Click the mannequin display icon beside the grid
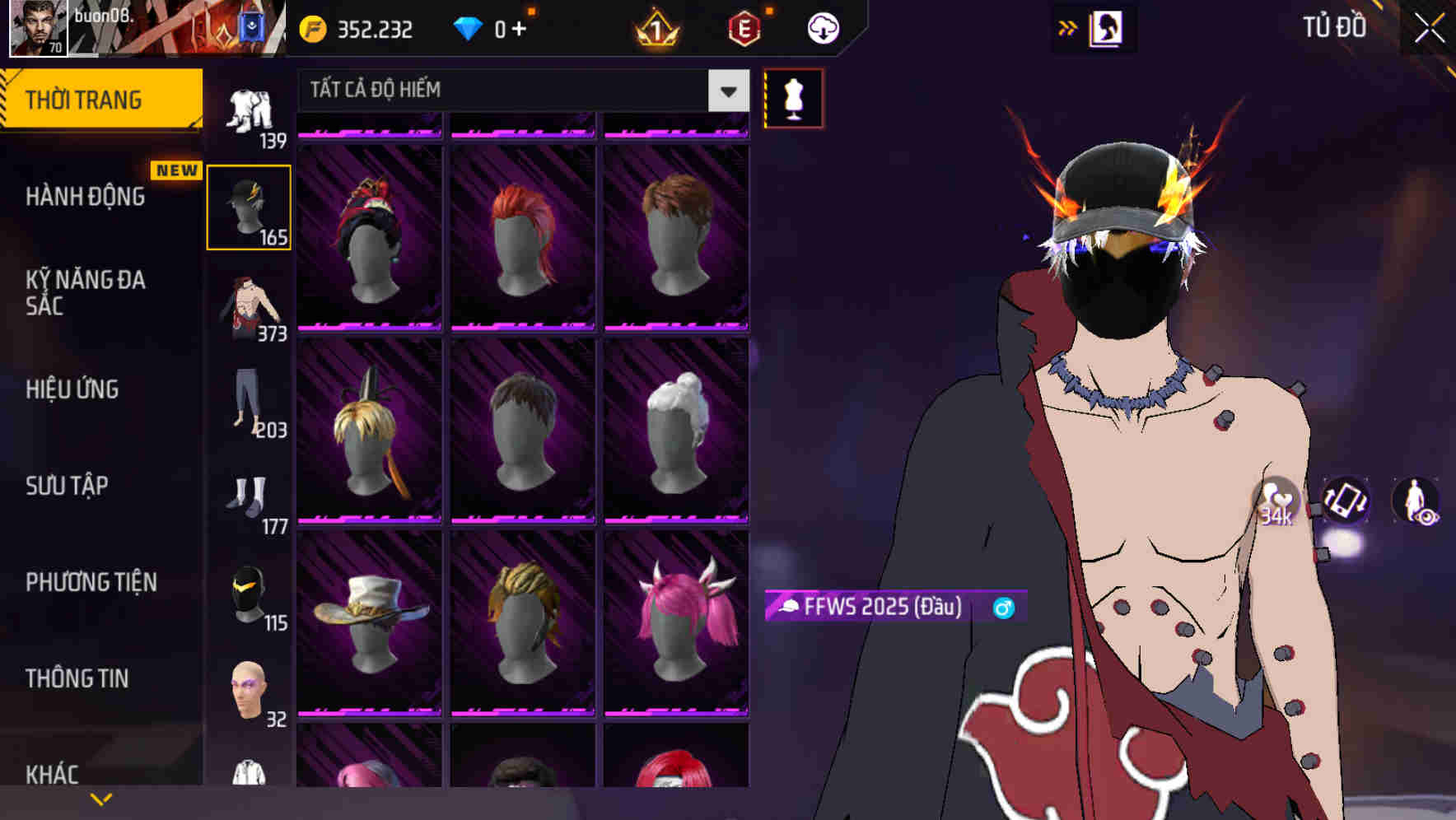 pos(792,98)
